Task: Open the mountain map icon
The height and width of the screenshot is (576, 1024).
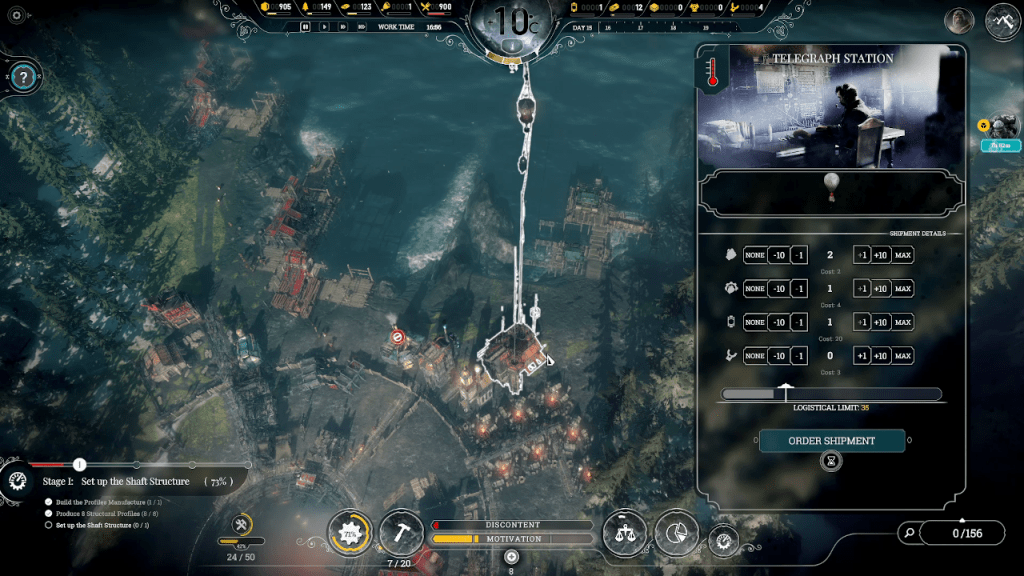Action: (x=1002, y=21)
